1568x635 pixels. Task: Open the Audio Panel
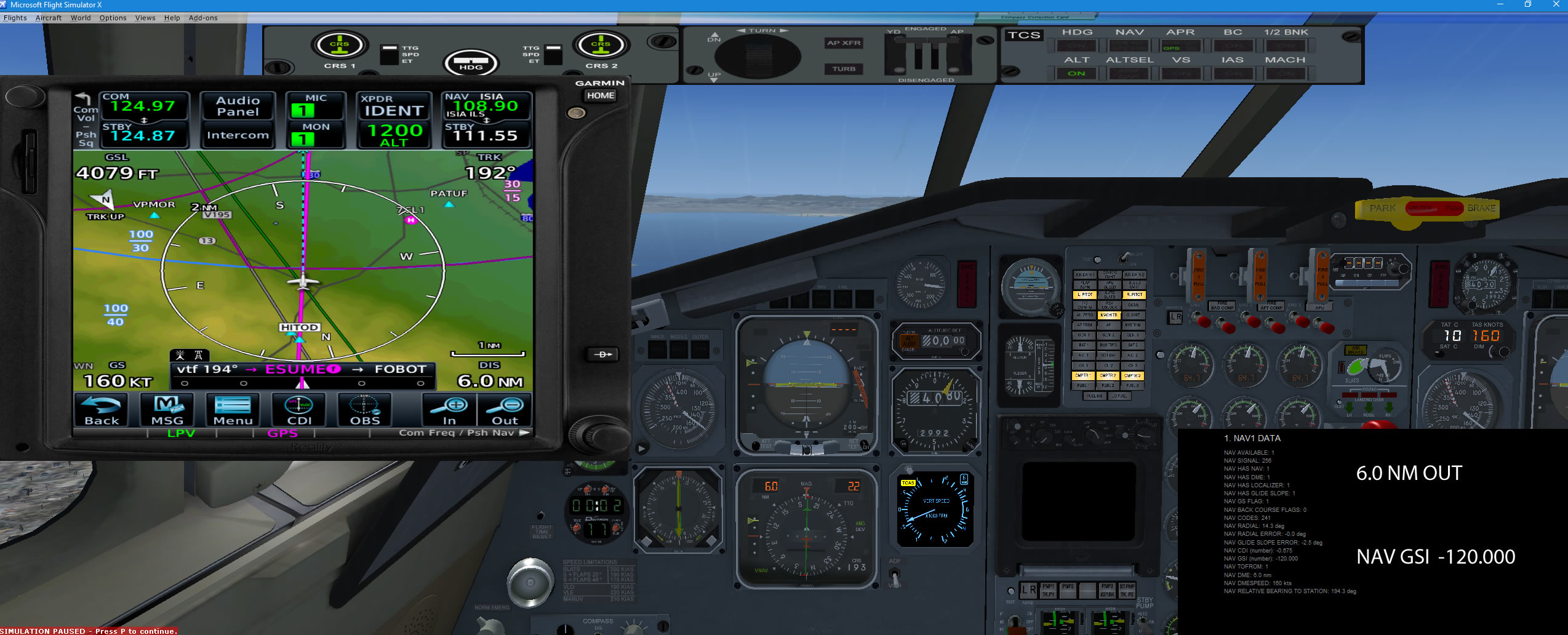[238, 106]
